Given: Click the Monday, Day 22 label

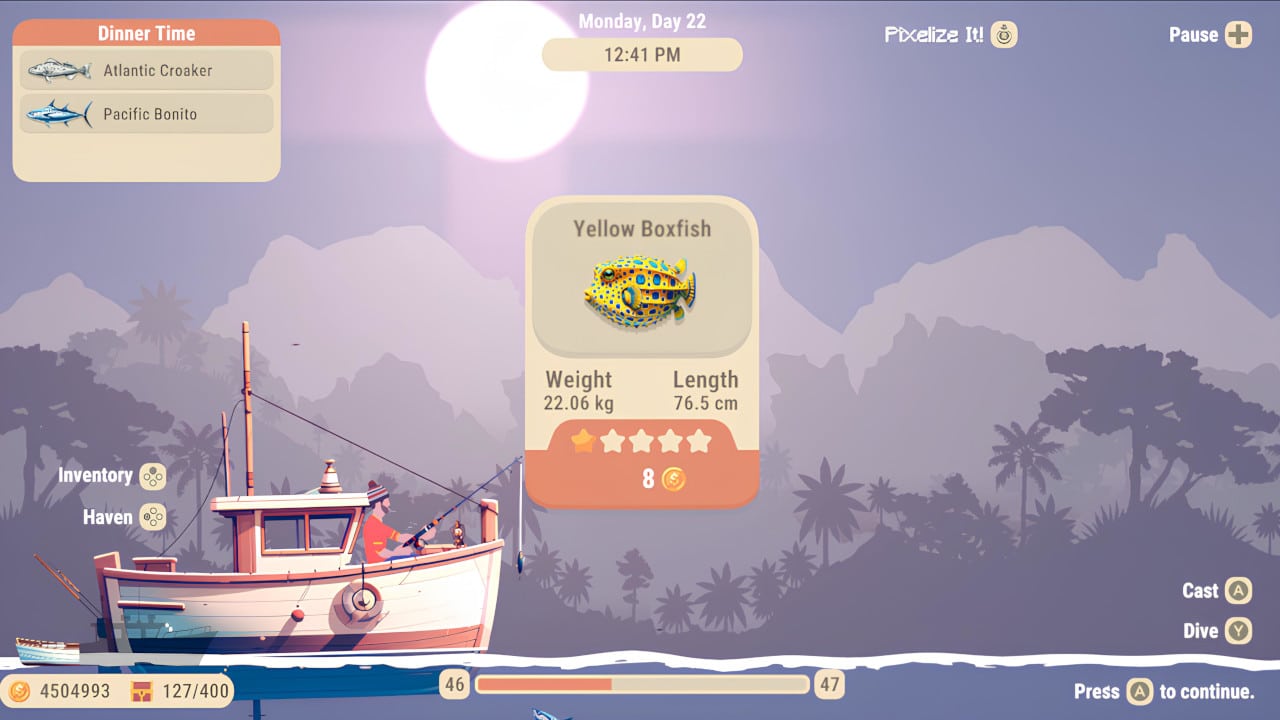Looking at the screenshot, I should [x=641, y=19].
